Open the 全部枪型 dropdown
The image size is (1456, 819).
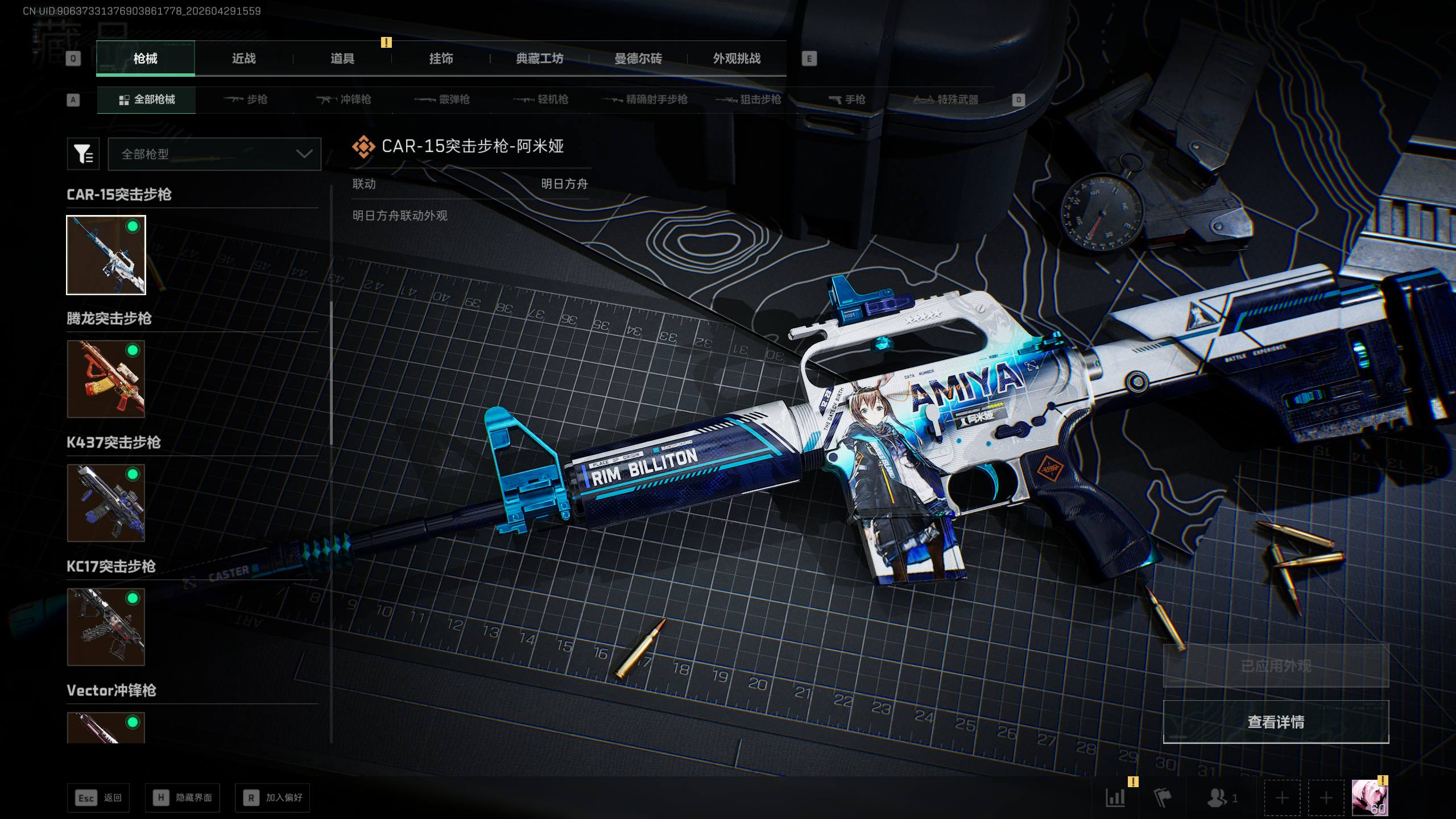coord(214,154)
